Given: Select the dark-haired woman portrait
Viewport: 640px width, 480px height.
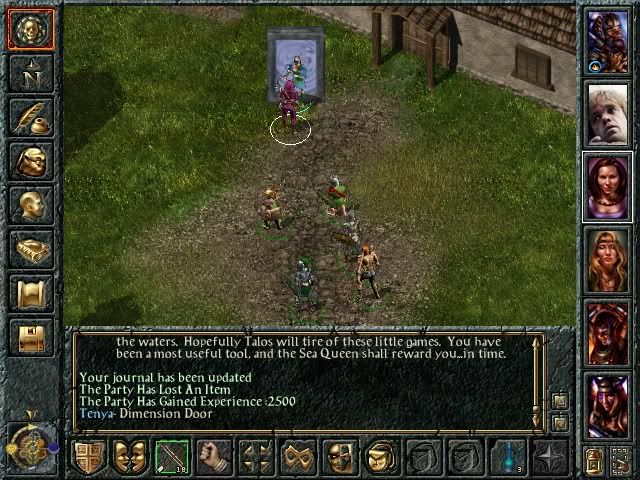Looking at the screenshot, I should pos(607,186).
